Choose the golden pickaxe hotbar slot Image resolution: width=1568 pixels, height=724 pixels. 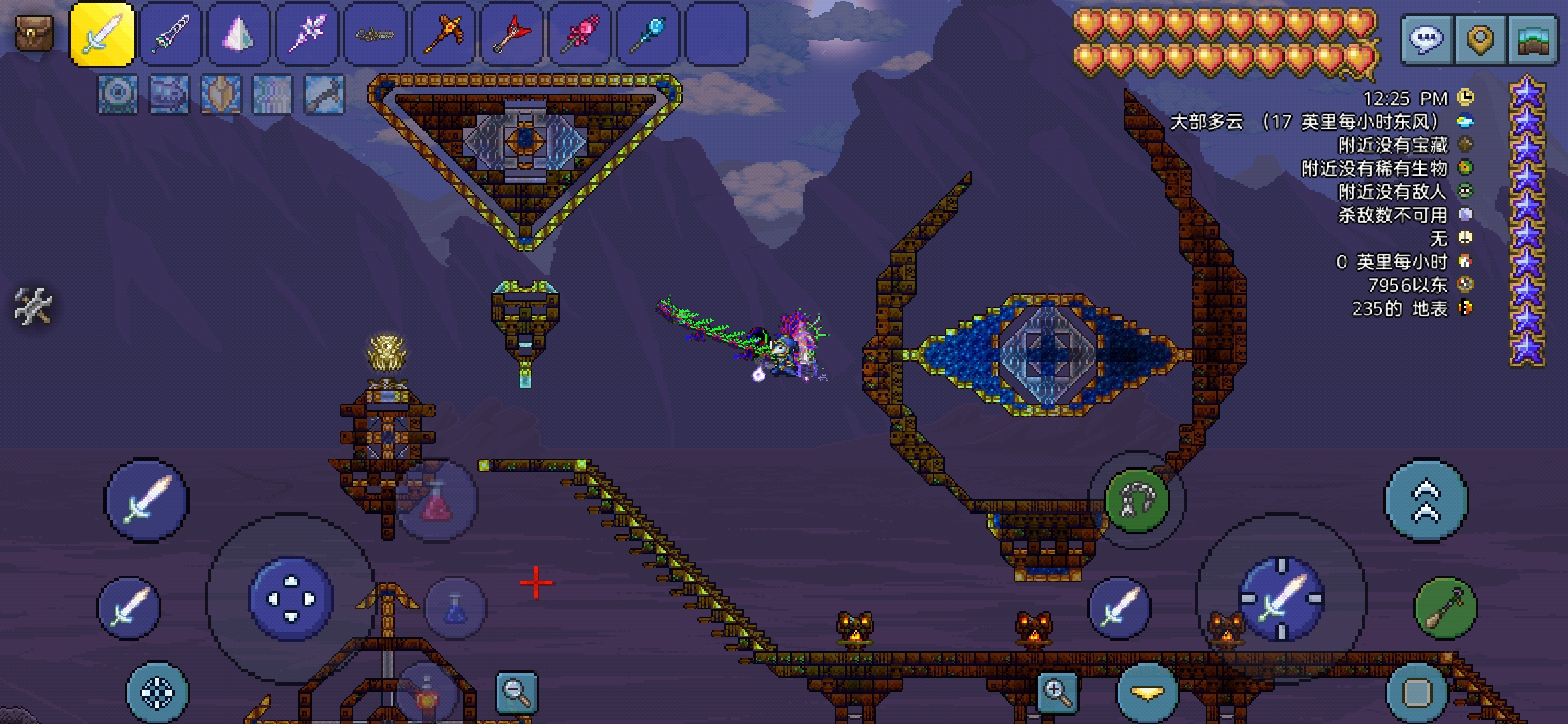(444, 35)
